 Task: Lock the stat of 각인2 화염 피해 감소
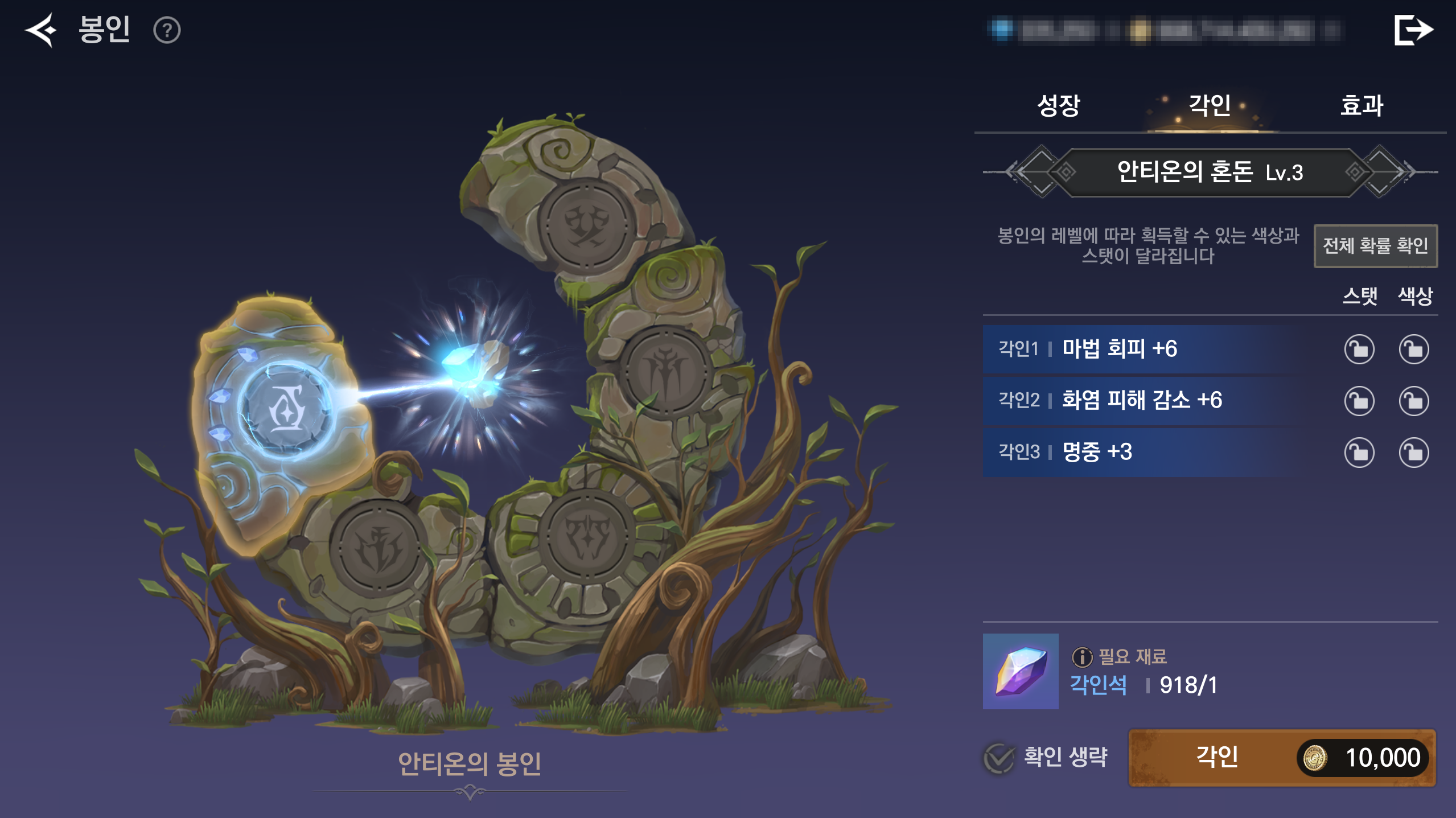coord(1359,401)
